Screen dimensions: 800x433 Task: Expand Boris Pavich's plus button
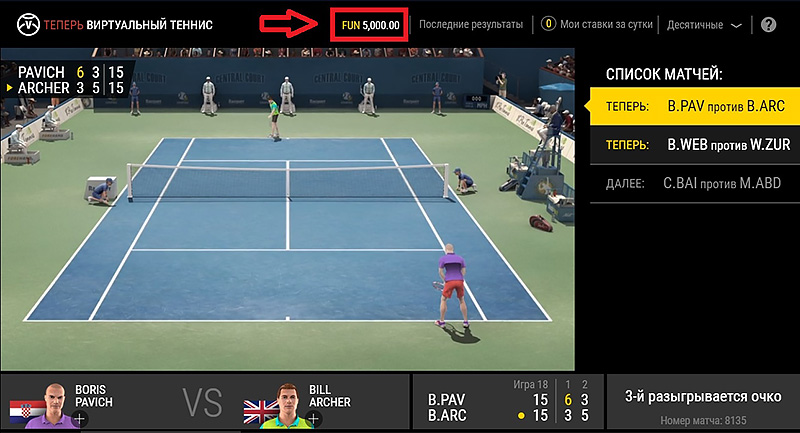coord(79,417)
